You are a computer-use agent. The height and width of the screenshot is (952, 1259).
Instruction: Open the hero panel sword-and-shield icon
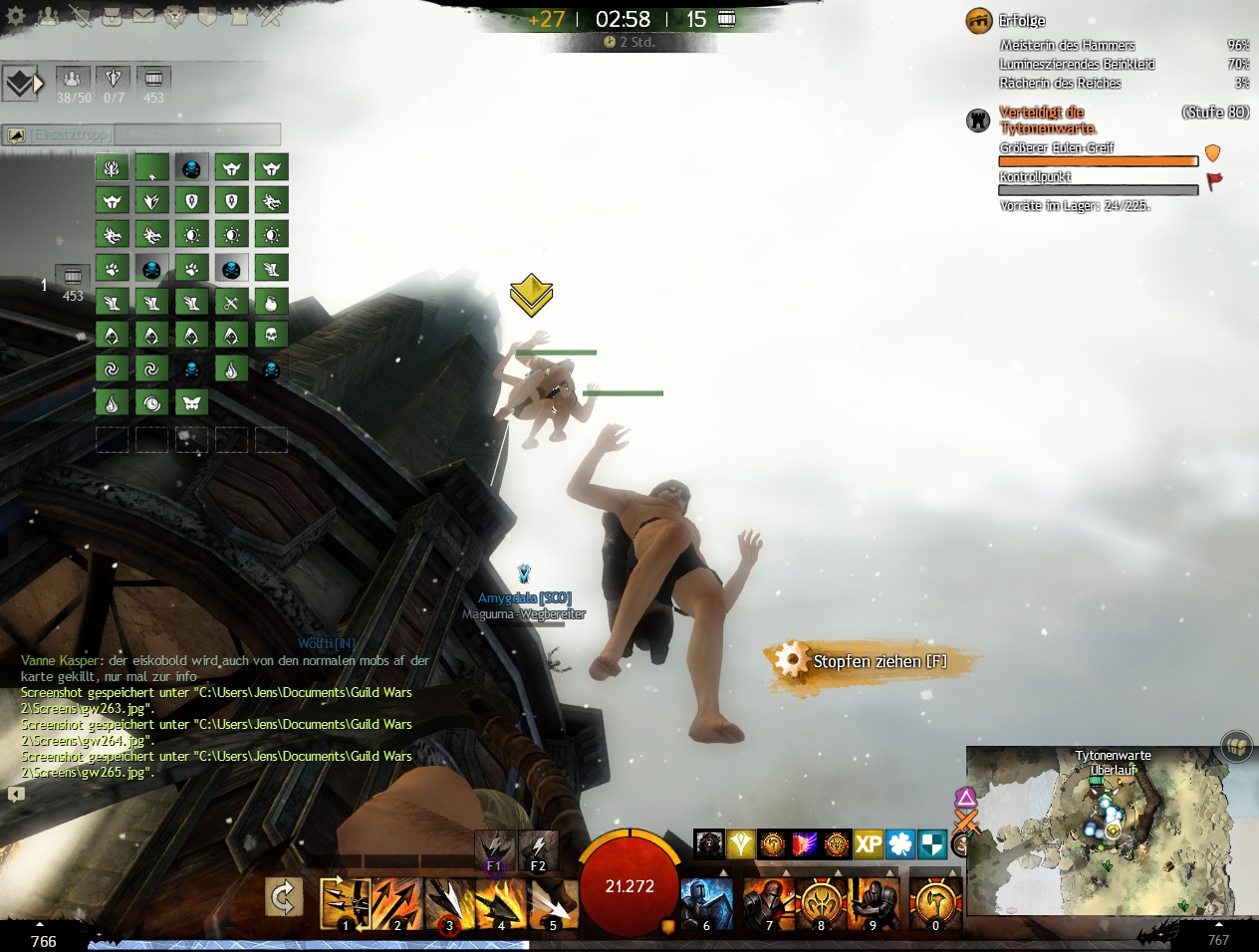tap(80, 16)
